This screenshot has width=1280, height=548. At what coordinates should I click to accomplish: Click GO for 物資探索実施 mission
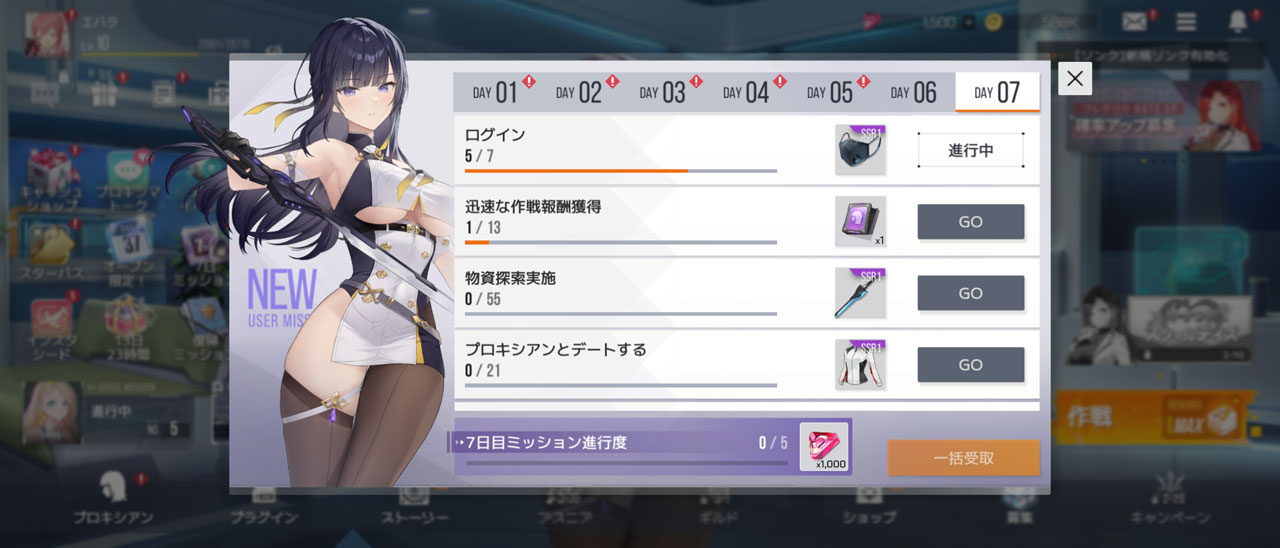pyautogui.click(x=970, y=293)
